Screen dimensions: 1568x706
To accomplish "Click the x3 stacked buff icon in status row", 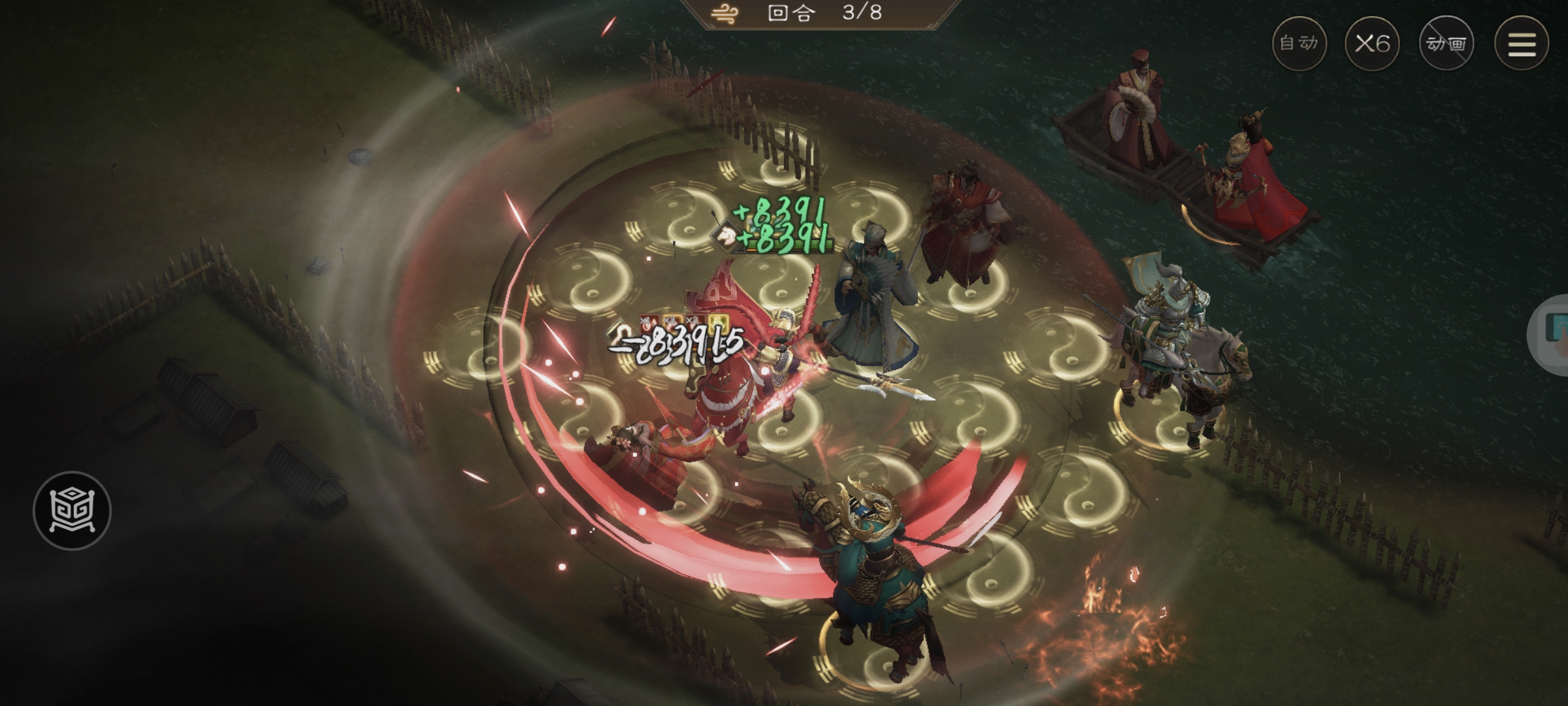I will [672, 325].
